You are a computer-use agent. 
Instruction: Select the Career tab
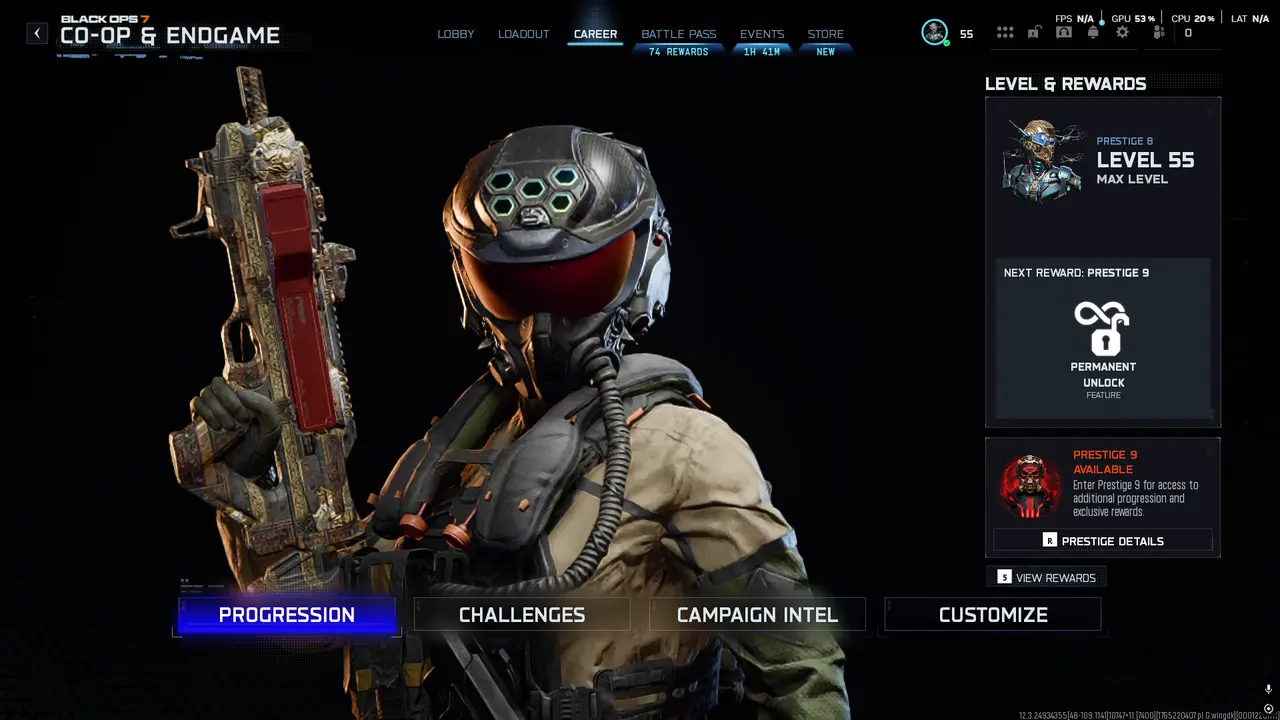[x=595, y=34]
